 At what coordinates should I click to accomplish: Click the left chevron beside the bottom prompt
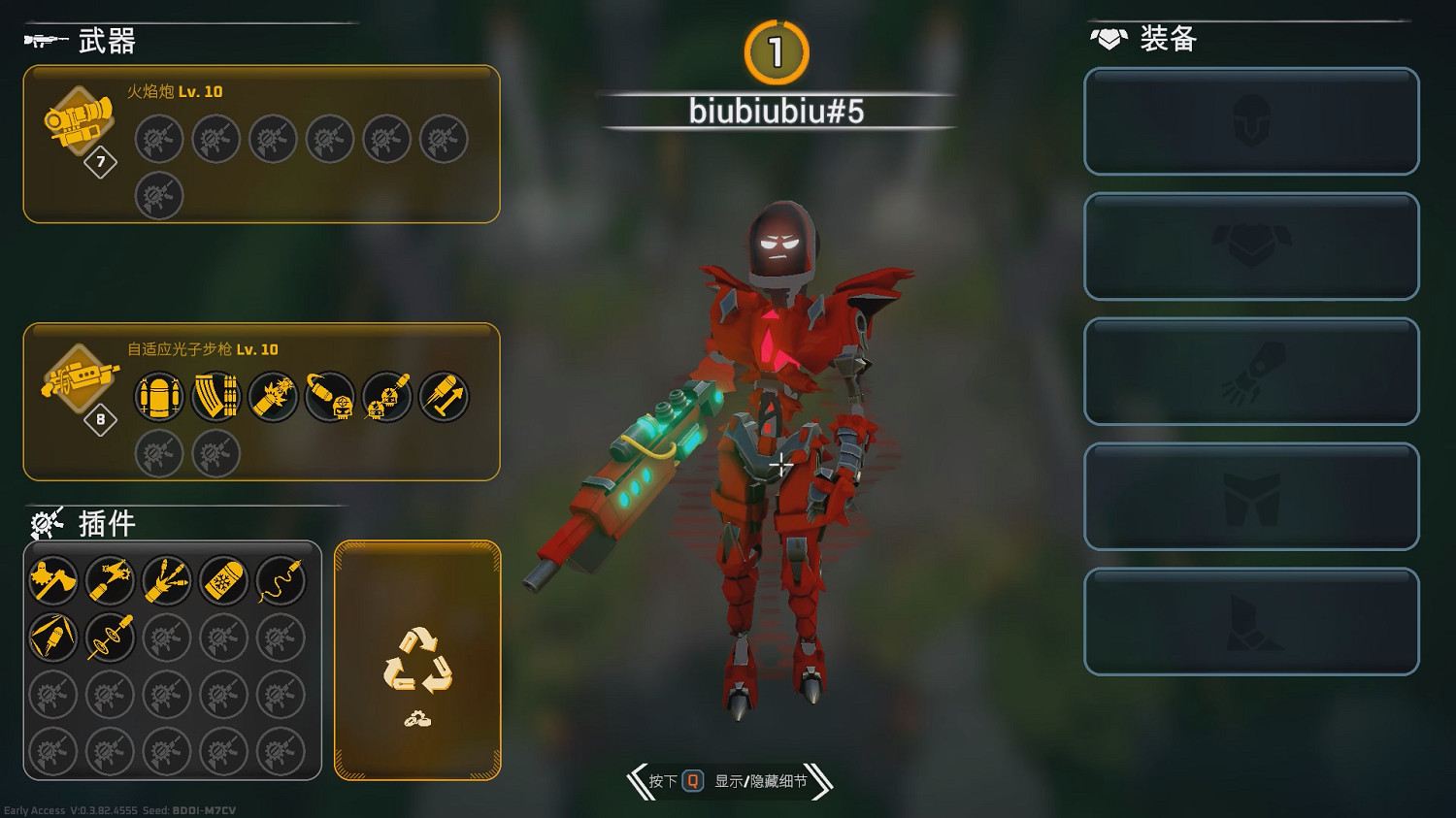pyautogui.click(x=641, y=782)
